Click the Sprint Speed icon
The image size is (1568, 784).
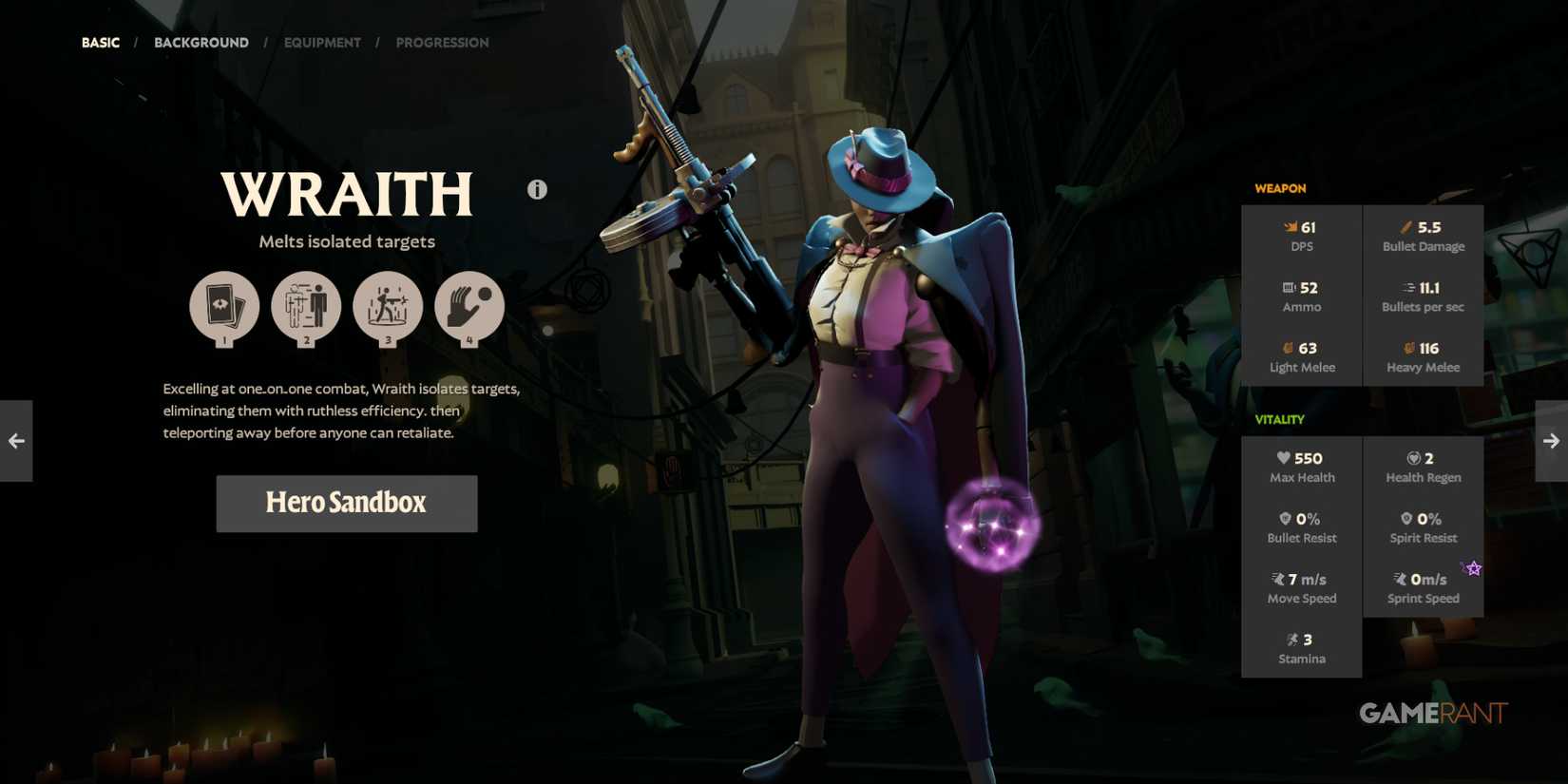coord(1399,578)
